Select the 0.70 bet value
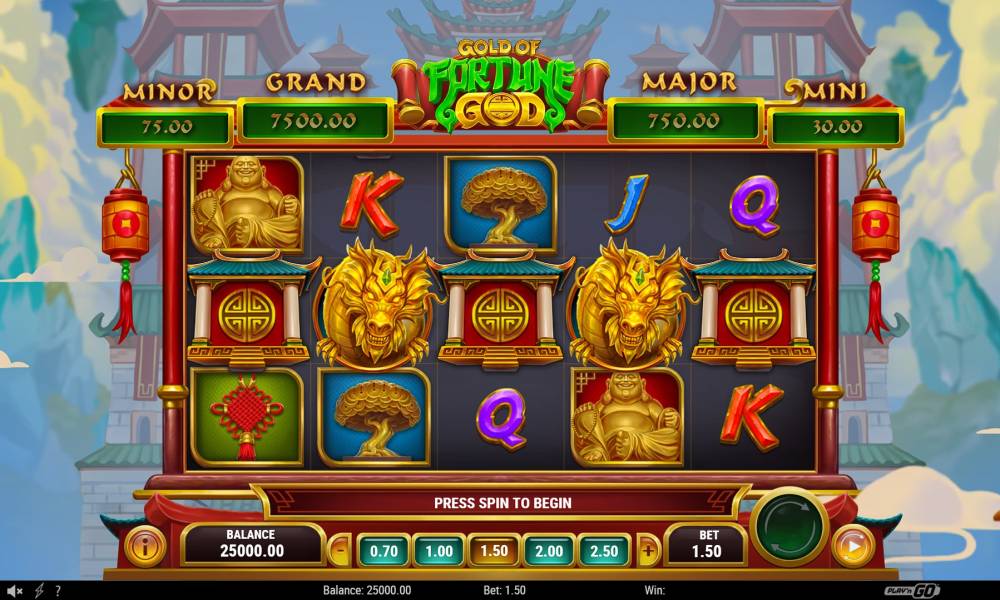The width and height of the screenshot is (1000, 600). pyautogui.click(x=383, y=550)
